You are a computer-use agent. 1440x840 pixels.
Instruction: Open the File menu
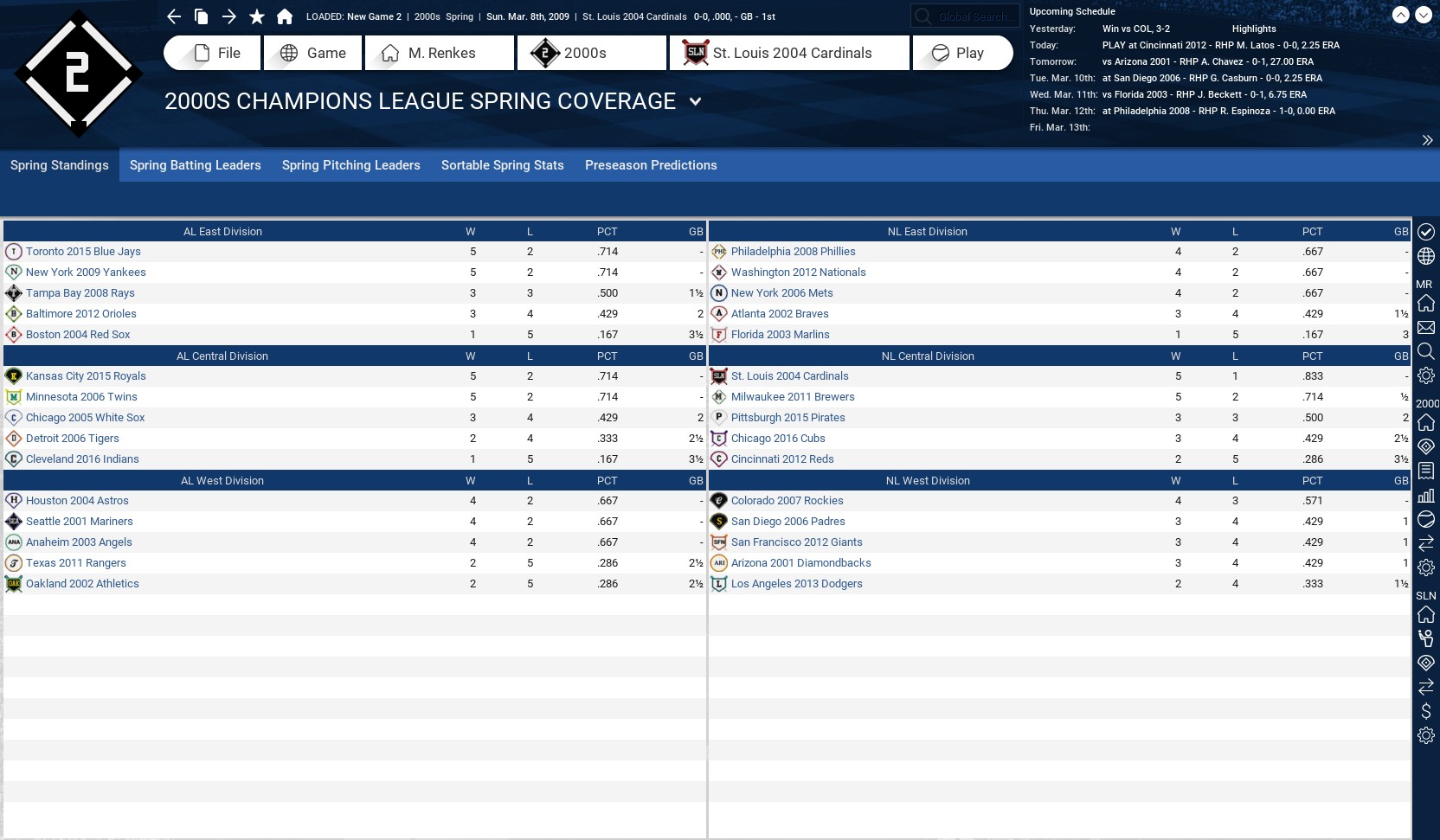[x=212, y=53]
